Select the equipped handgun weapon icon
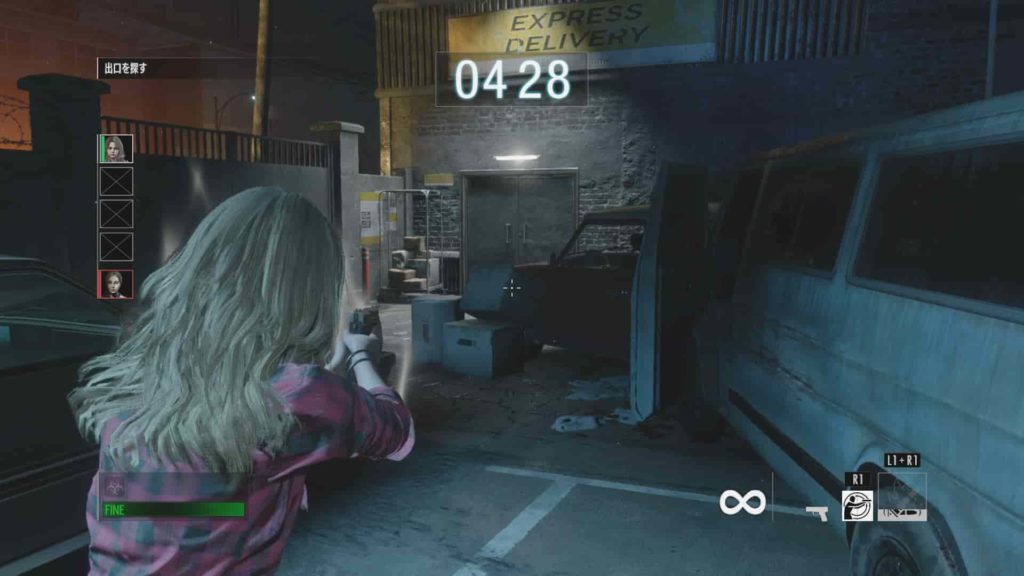Viewport: 1024px width, 576px height. [816, 513]
